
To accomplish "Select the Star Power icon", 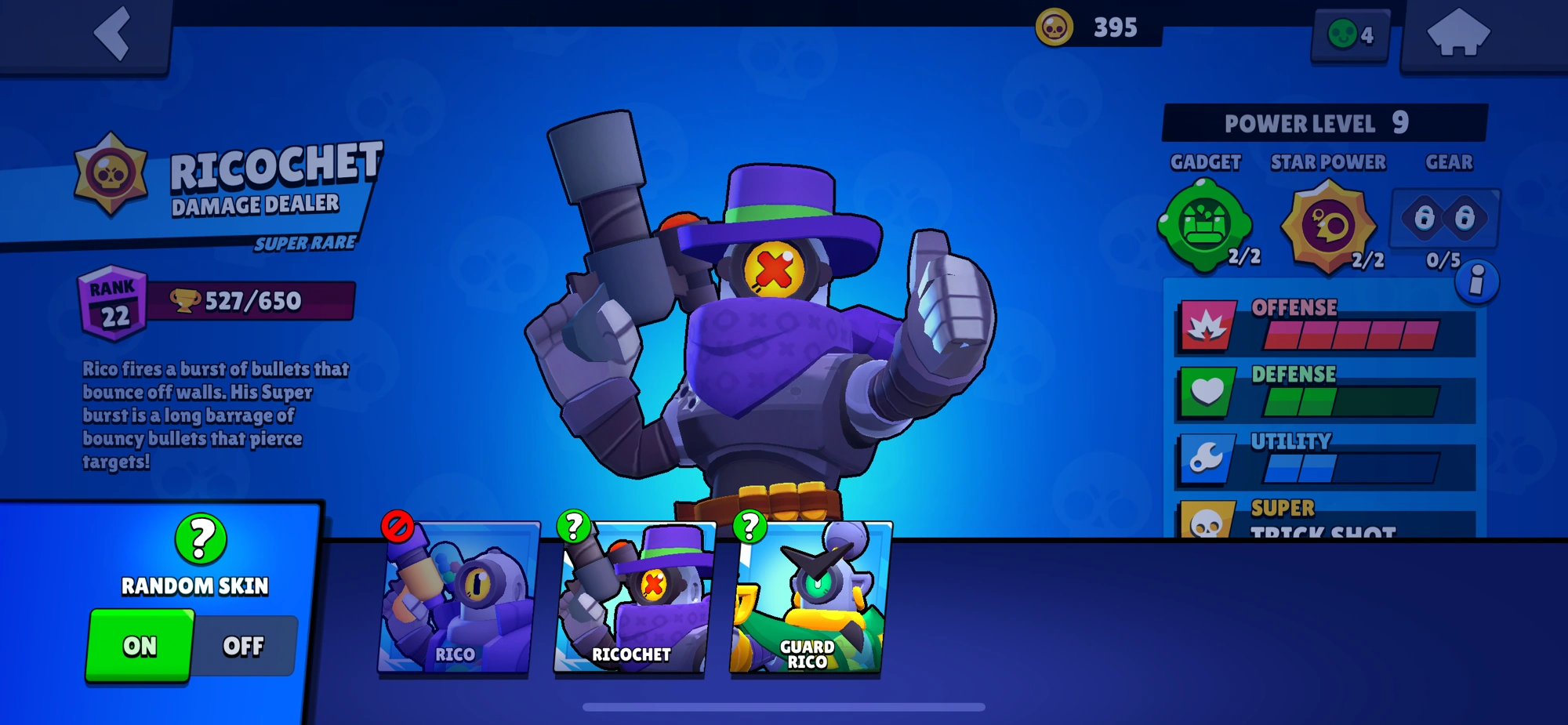I will coord(1327,225).
